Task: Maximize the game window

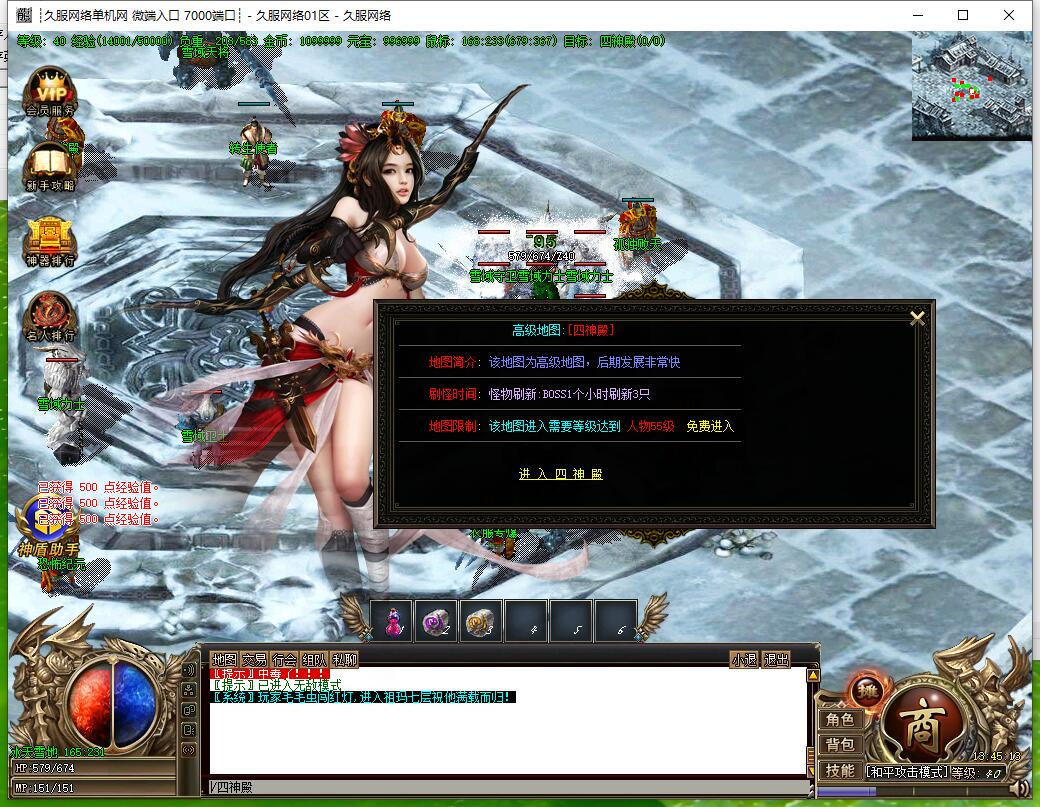Action: [963, 15]
